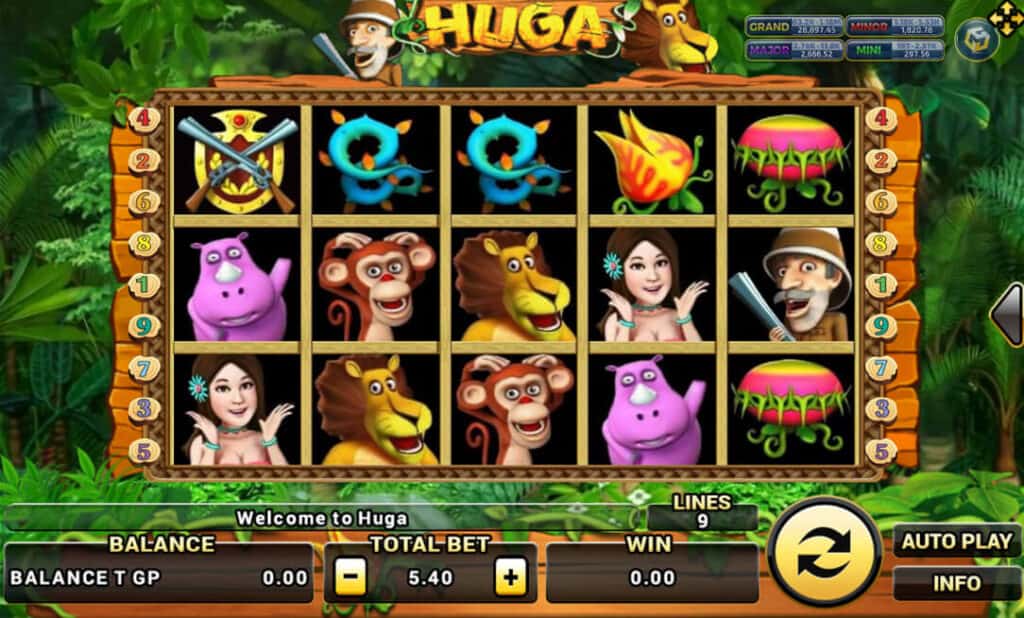Decrease total bet with the minus button
Image resolution: width=1024 pixels, height=618 pixels.
(x=350, y=577)
